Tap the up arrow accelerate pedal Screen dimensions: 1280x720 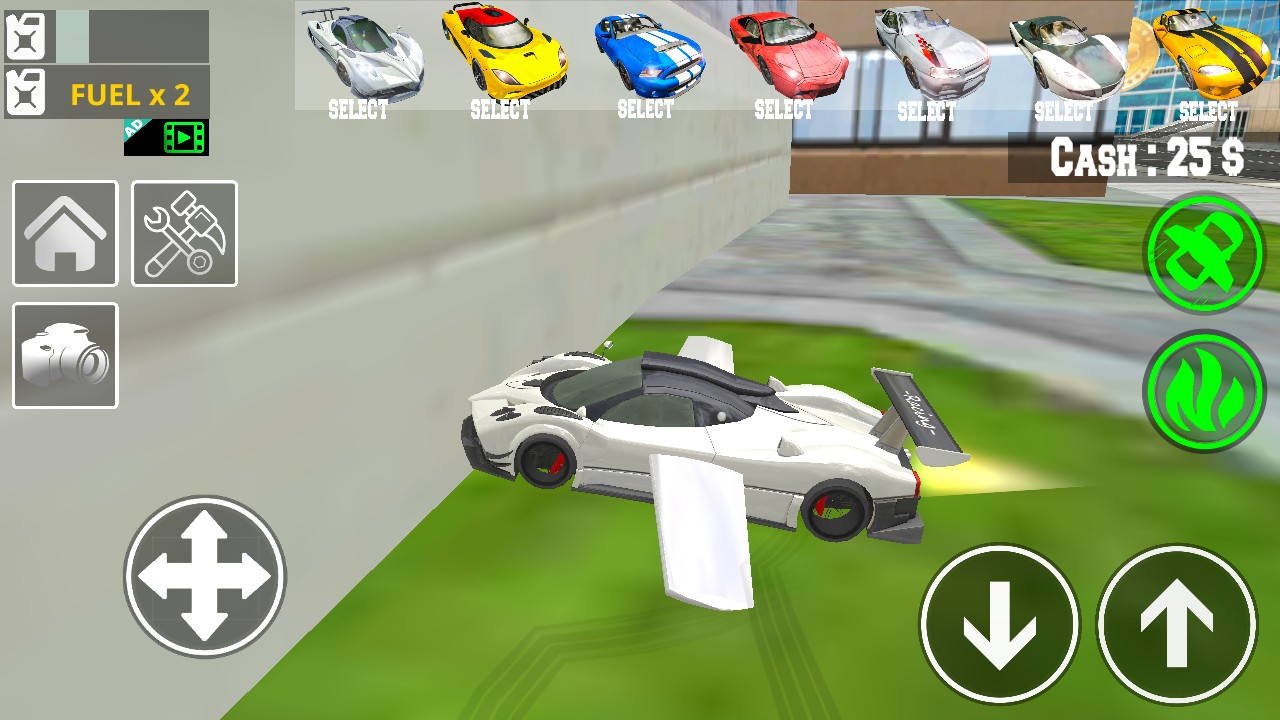point(1176,624)
